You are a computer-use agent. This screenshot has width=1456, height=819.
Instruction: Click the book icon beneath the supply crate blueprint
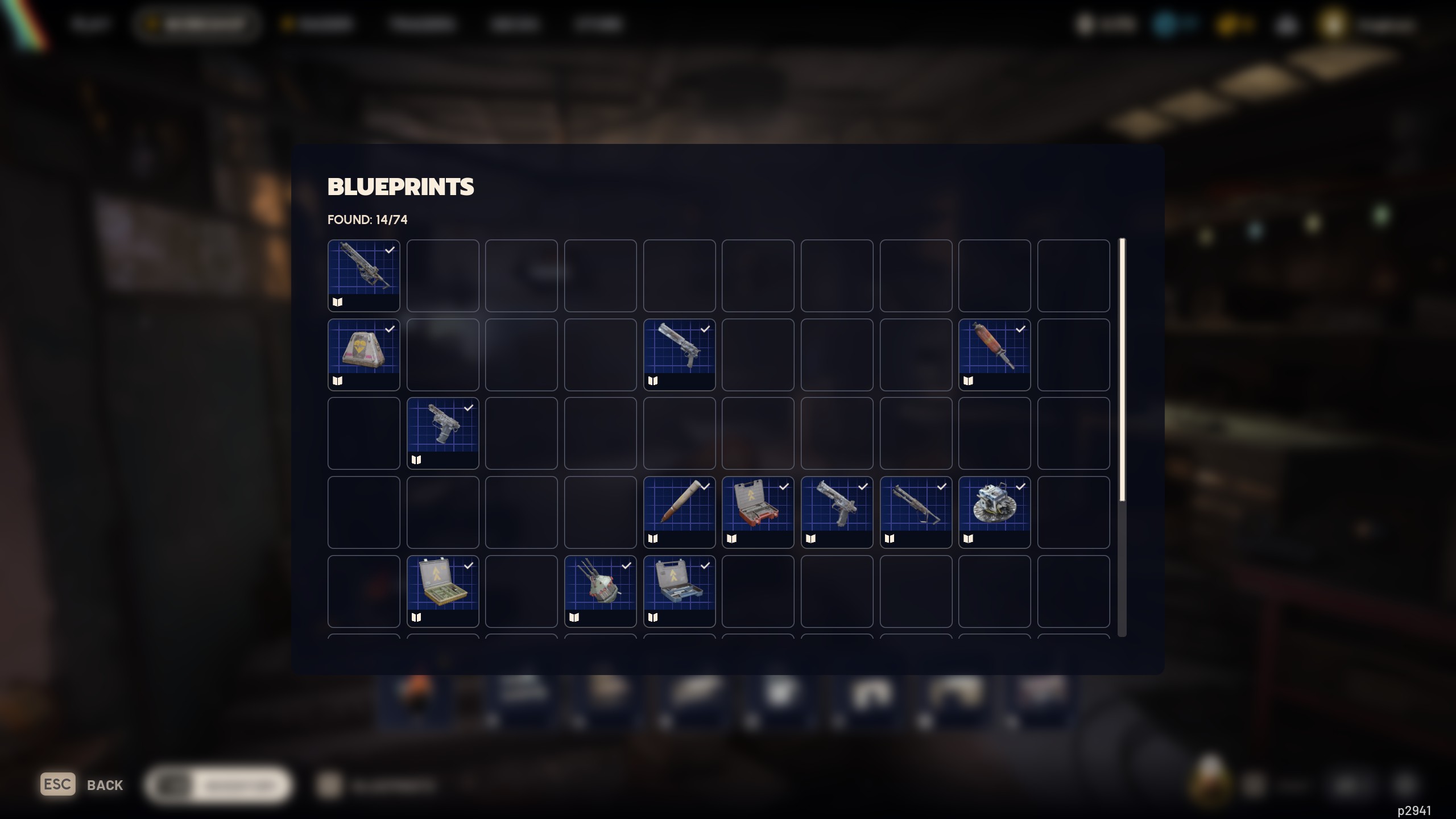[337, 380]
